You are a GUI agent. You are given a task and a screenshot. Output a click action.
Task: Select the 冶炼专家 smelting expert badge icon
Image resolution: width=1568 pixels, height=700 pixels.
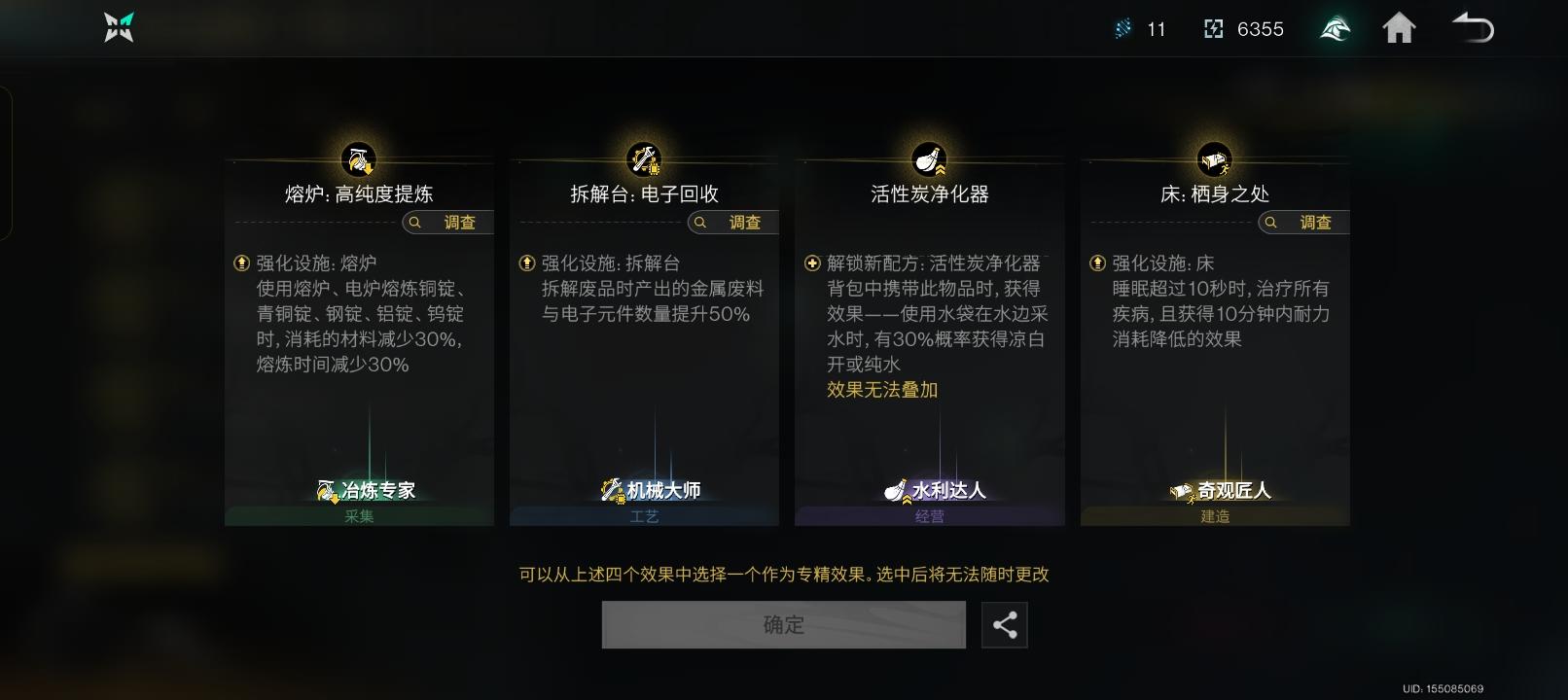coord(326,491)
